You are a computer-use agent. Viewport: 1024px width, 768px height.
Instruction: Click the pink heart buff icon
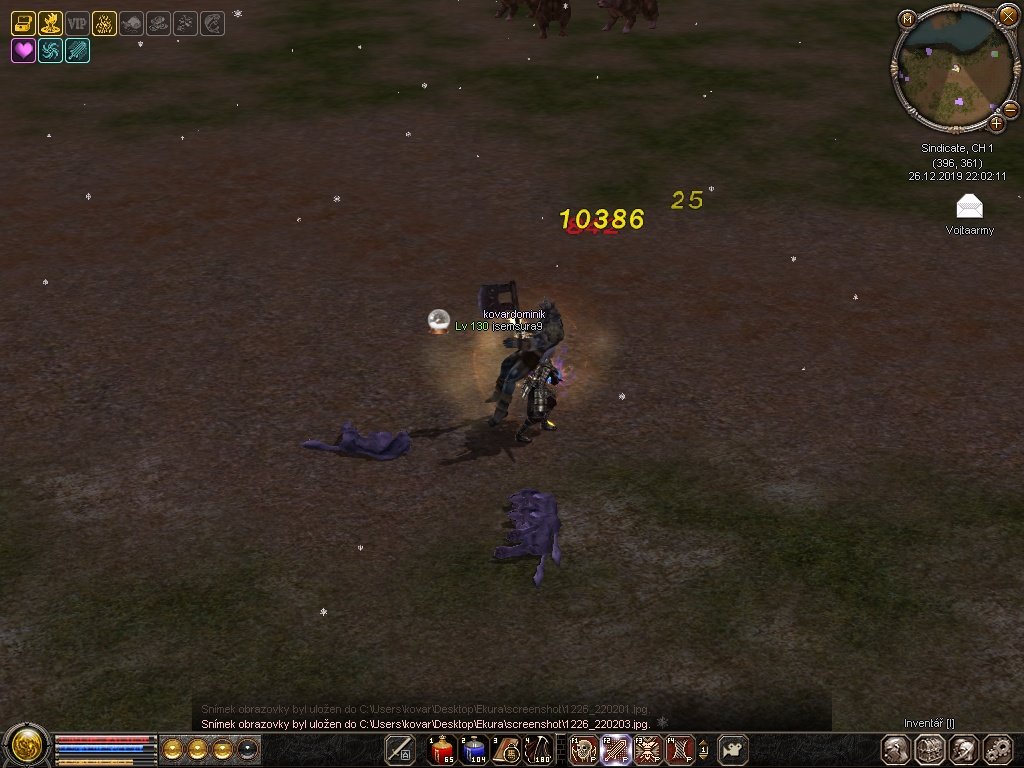(23, 50)
